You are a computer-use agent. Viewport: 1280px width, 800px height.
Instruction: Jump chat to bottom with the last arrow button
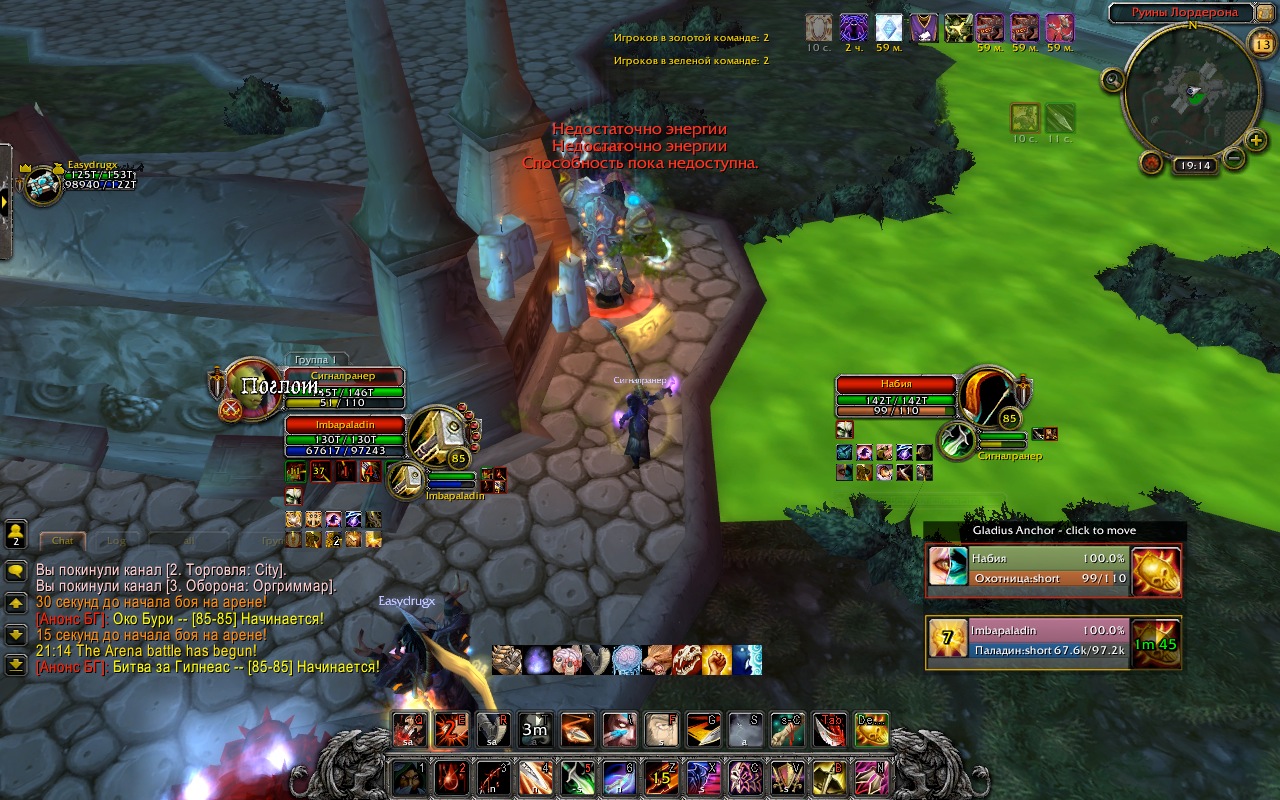point(16,663)
